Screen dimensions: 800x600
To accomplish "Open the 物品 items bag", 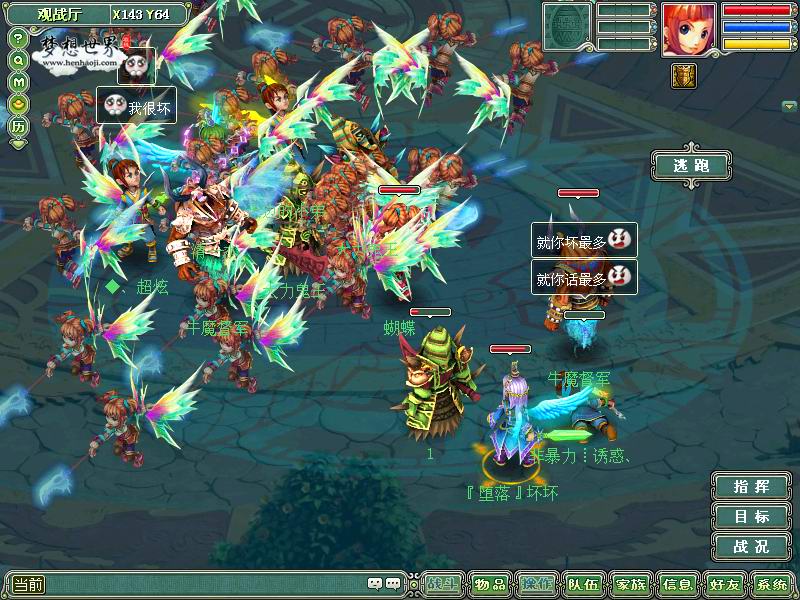I will 489,584.
